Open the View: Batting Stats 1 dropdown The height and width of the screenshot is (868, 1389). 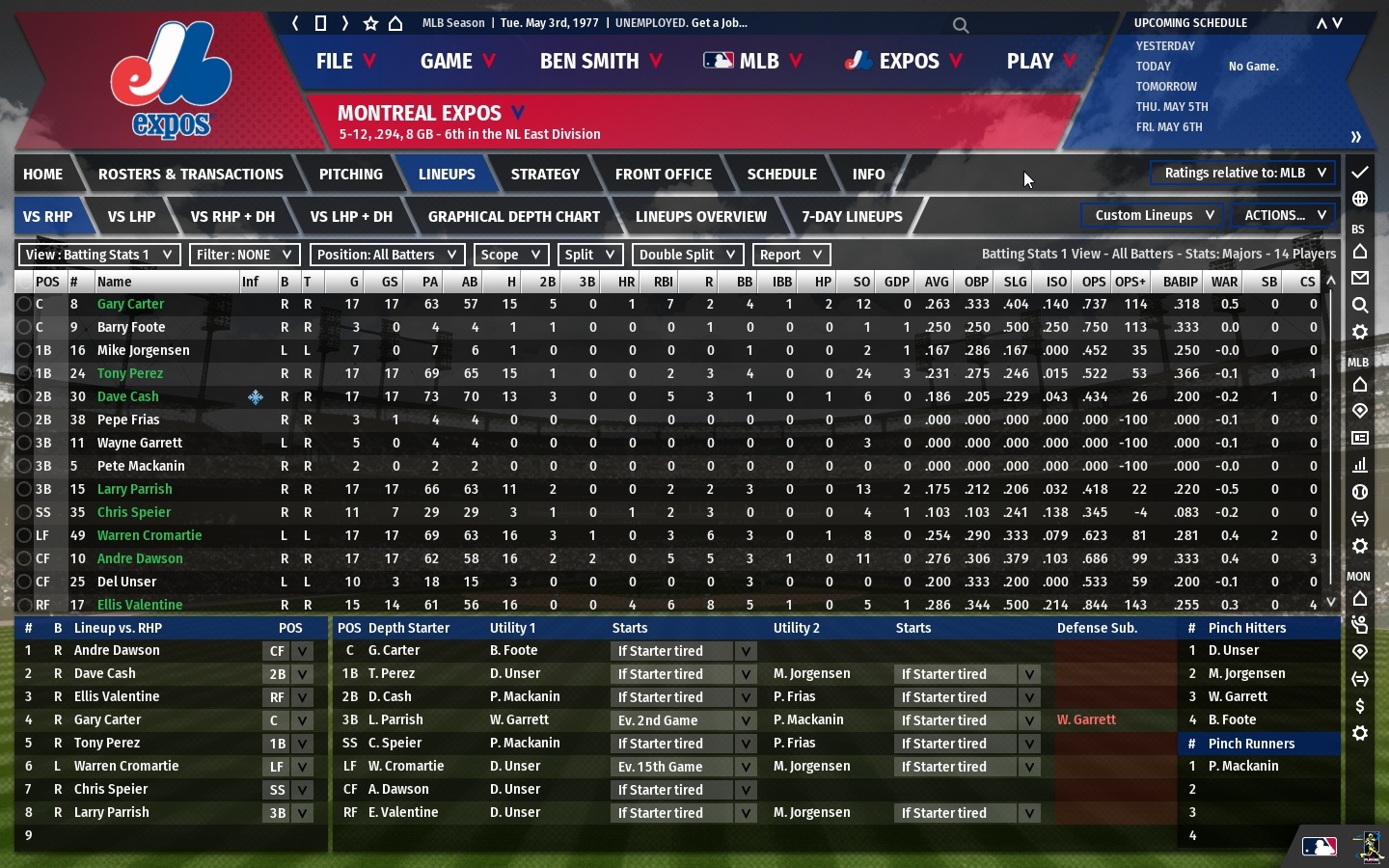point(98,255)
